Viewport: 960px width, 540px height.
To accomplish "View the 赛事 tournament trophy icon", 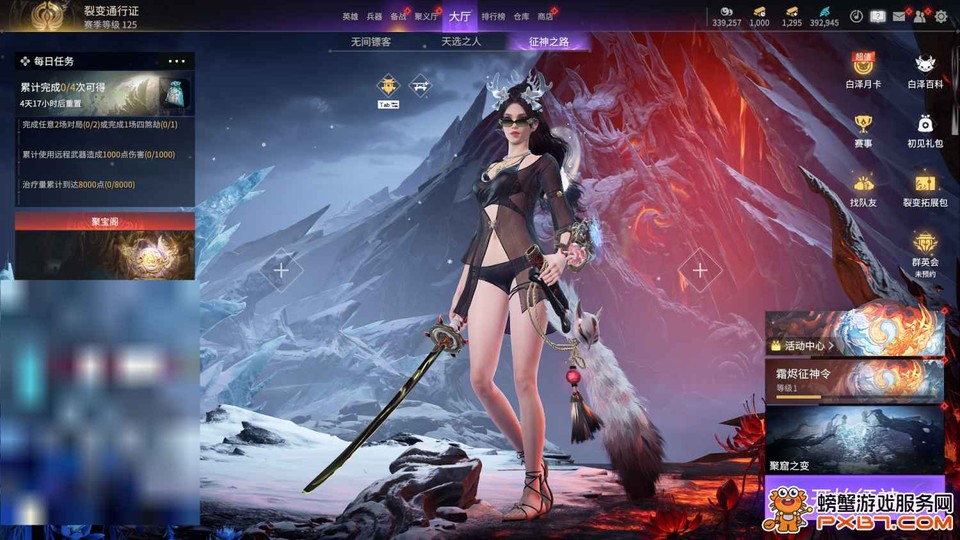I will [x=863, y=130].
